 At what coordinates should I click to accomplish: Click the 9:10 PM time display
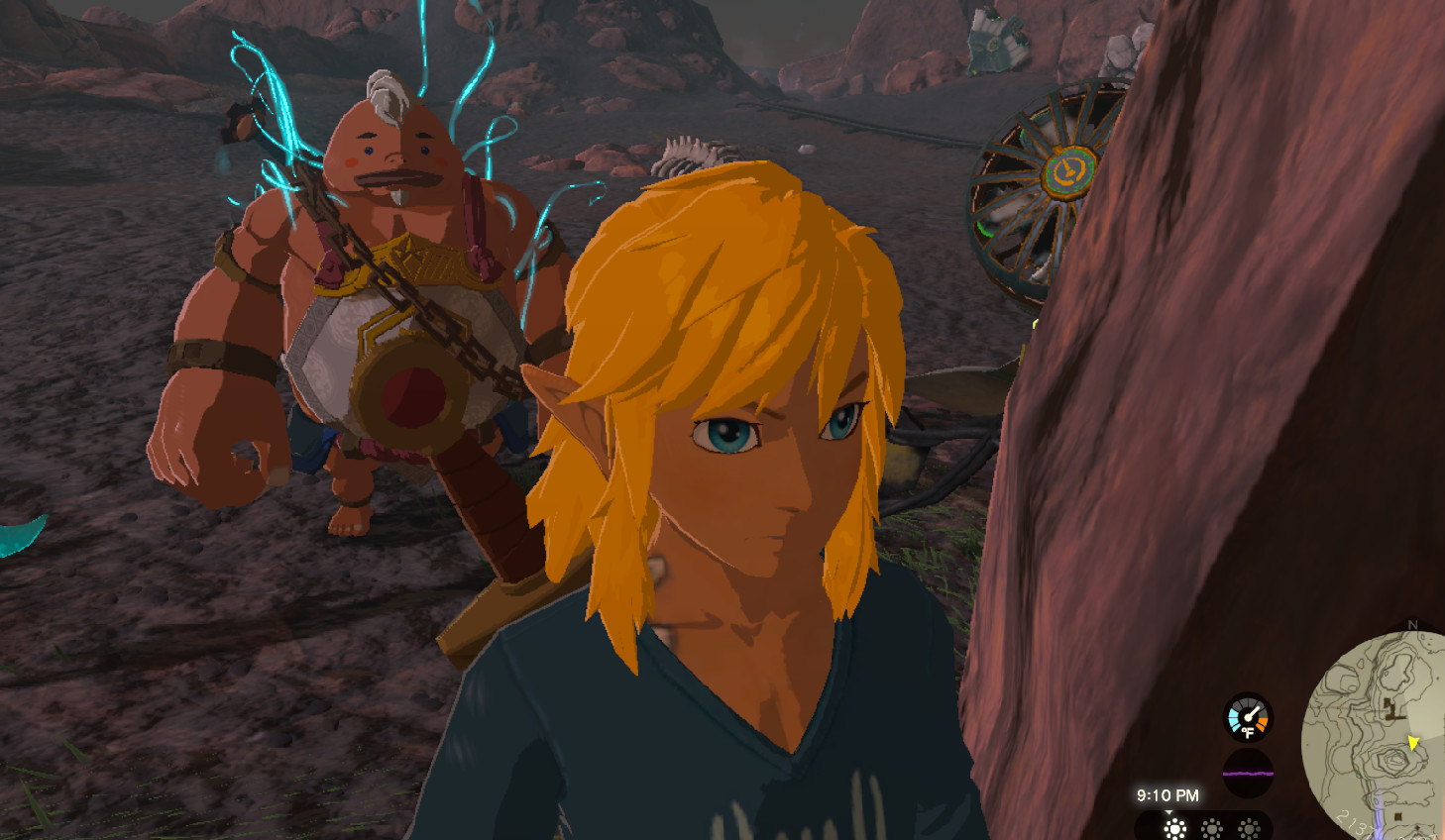coord(1167,795)
